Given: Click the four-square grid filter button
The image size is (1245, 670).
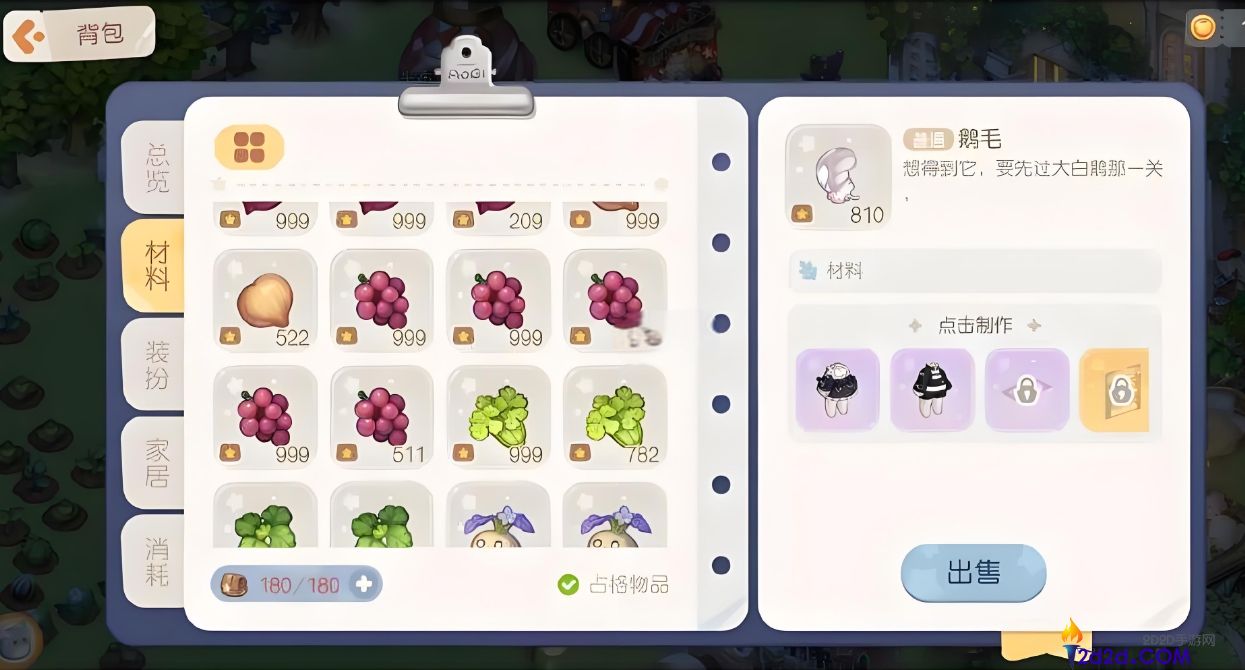Looking at the screenshot, I should [x=249, y=147].
